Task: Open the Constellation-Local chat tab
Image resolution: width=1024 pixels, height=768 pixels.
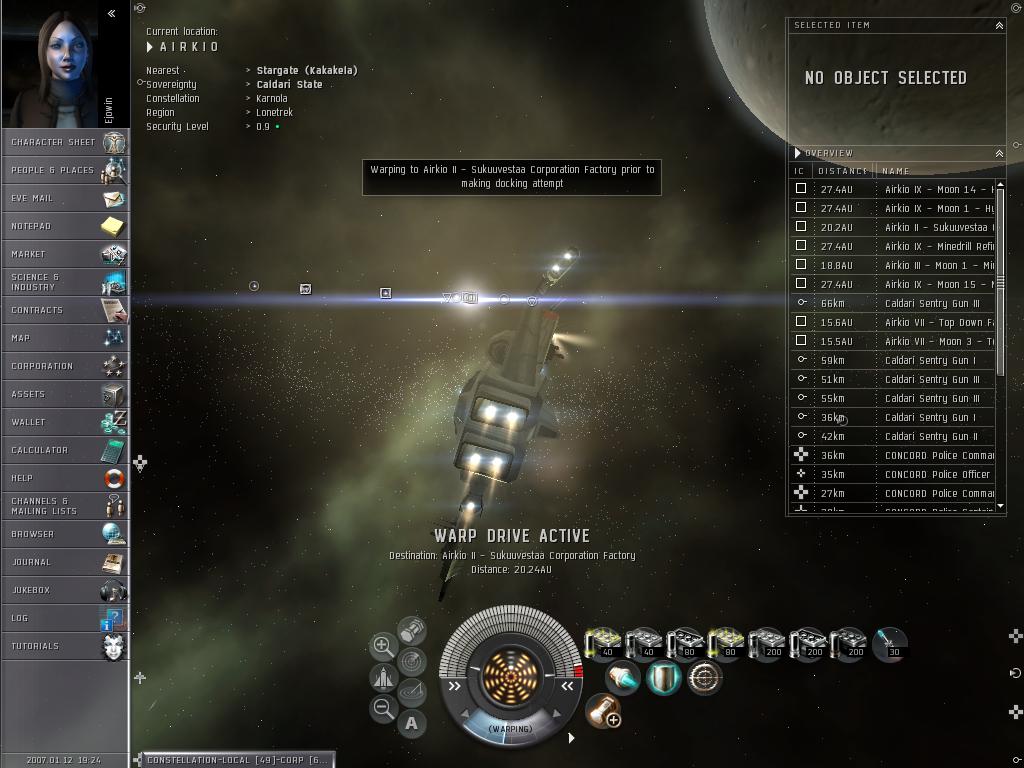Action: click(236, 760)
